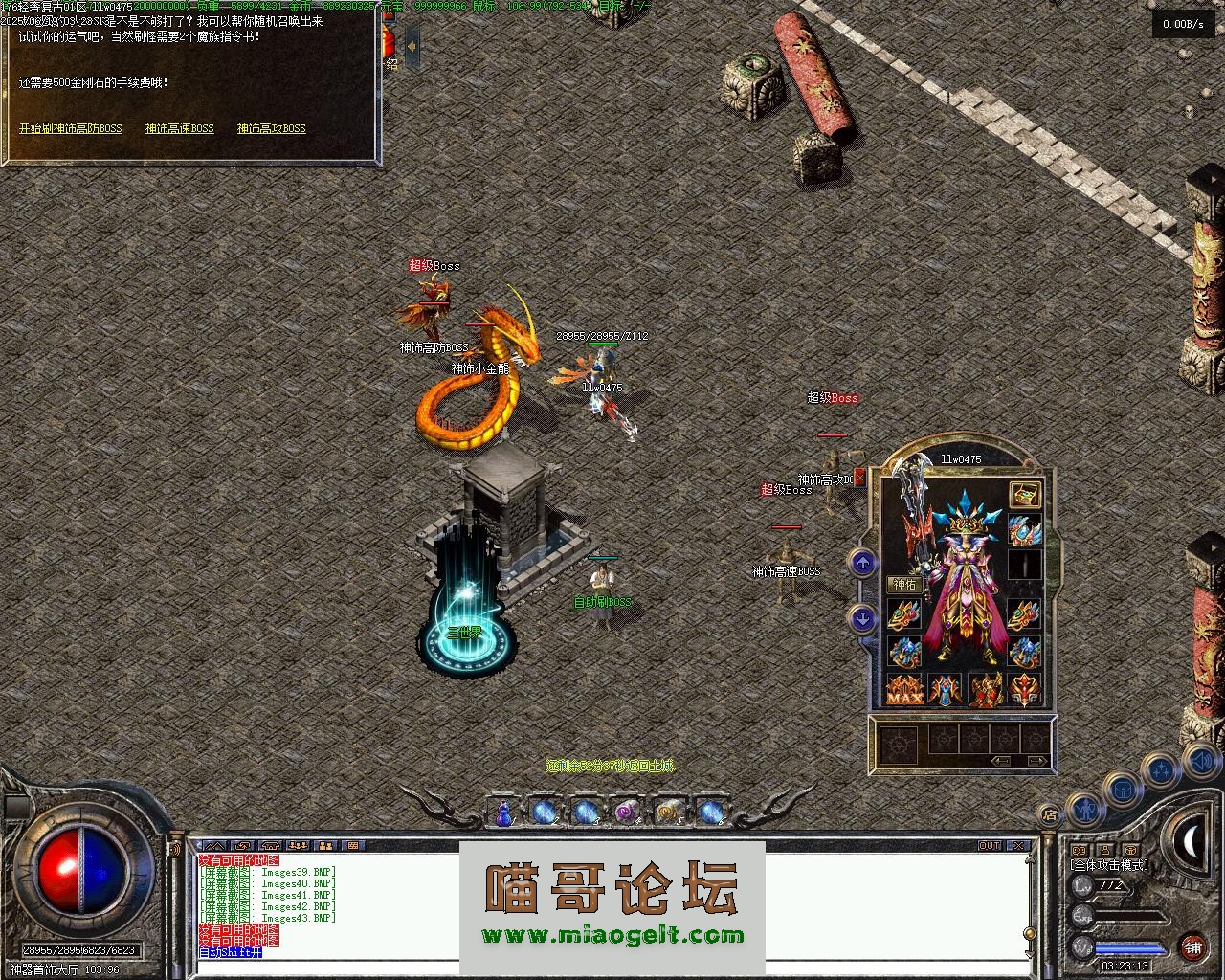Open the character status round button
This screenshot has width=1225, height=980.
click(x=1084, y=809)
